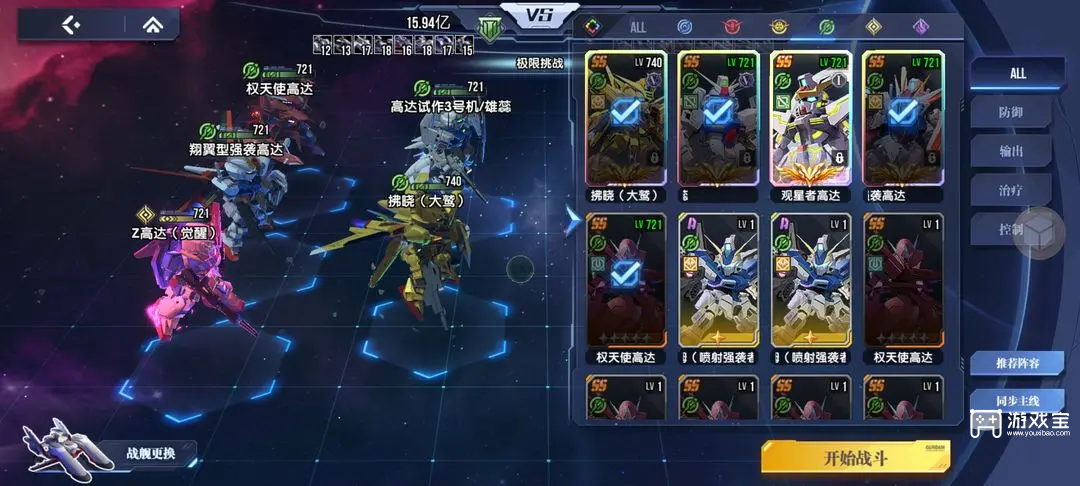Open the enemy formation shield icon beside VS
The image size is (1080, 486).
click(490, 29)
